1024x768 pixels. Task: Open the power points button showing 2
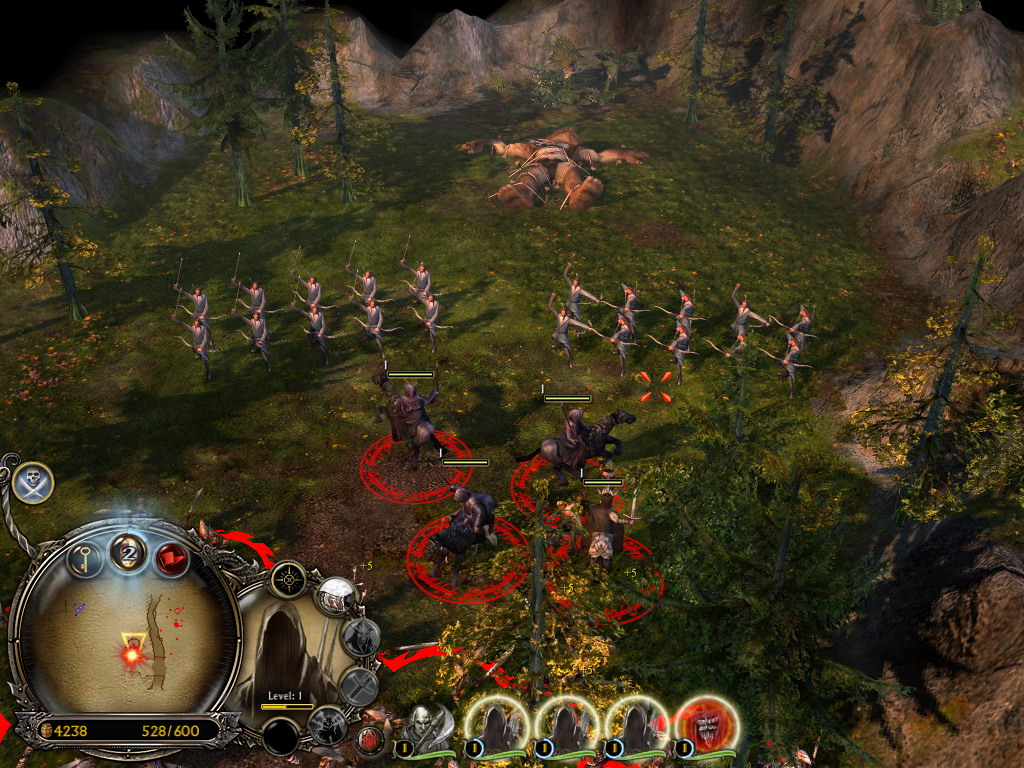tap(128, 551)
